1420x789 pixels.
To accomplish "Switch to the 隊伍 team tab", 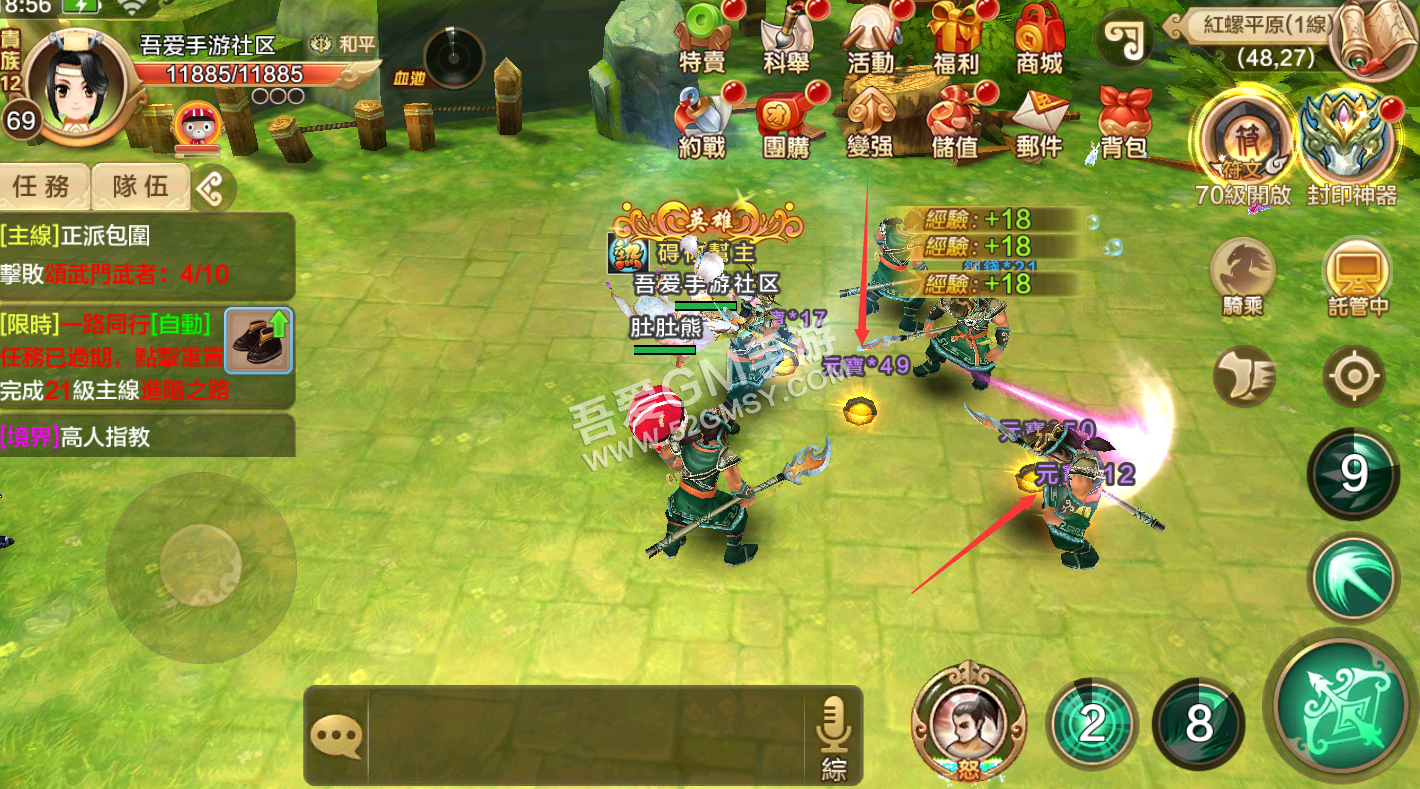I will pos(140,186).
